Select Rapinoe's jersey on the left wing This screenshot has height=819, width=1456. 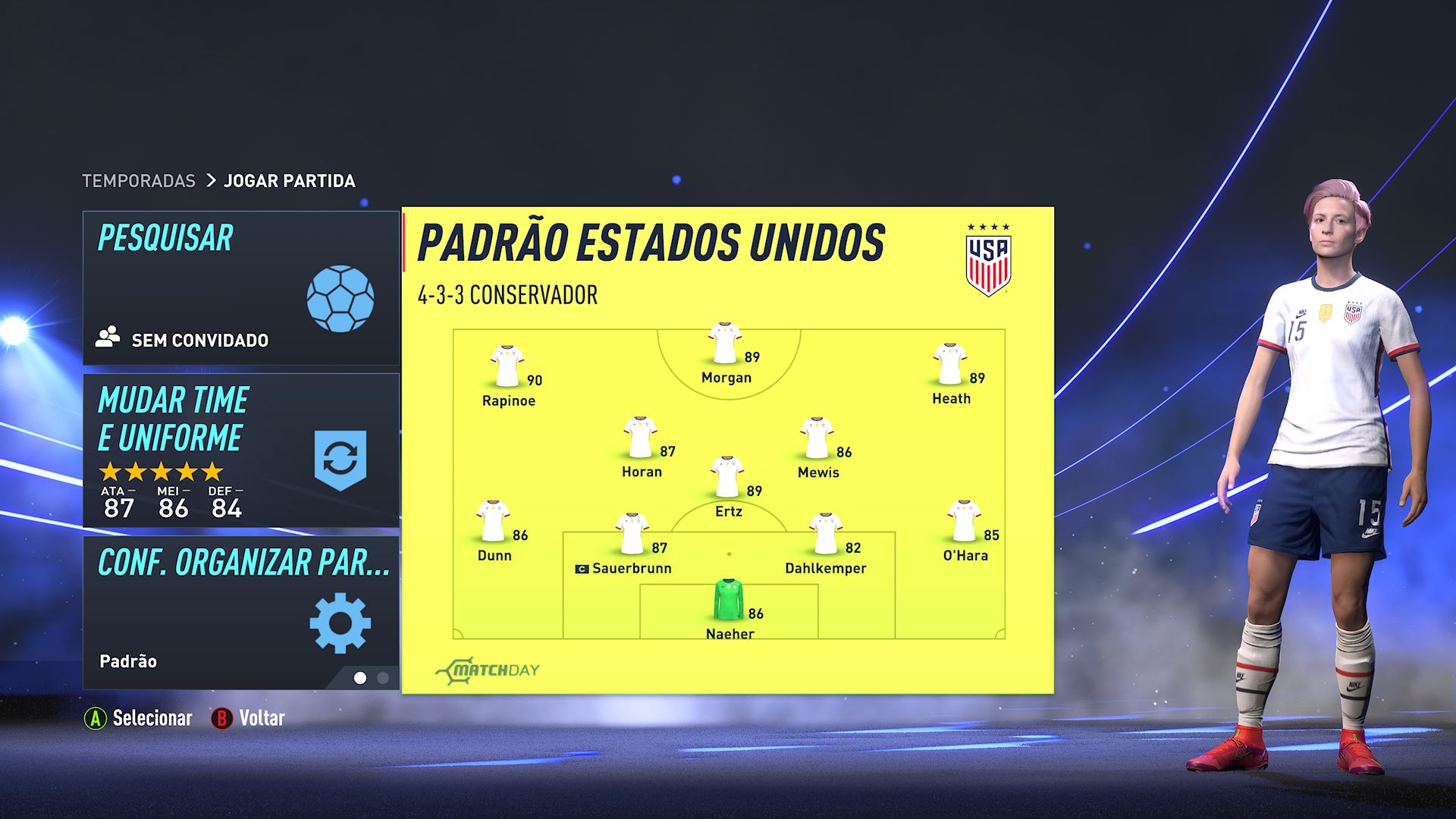pyautogui.click(x=509, y=363)
